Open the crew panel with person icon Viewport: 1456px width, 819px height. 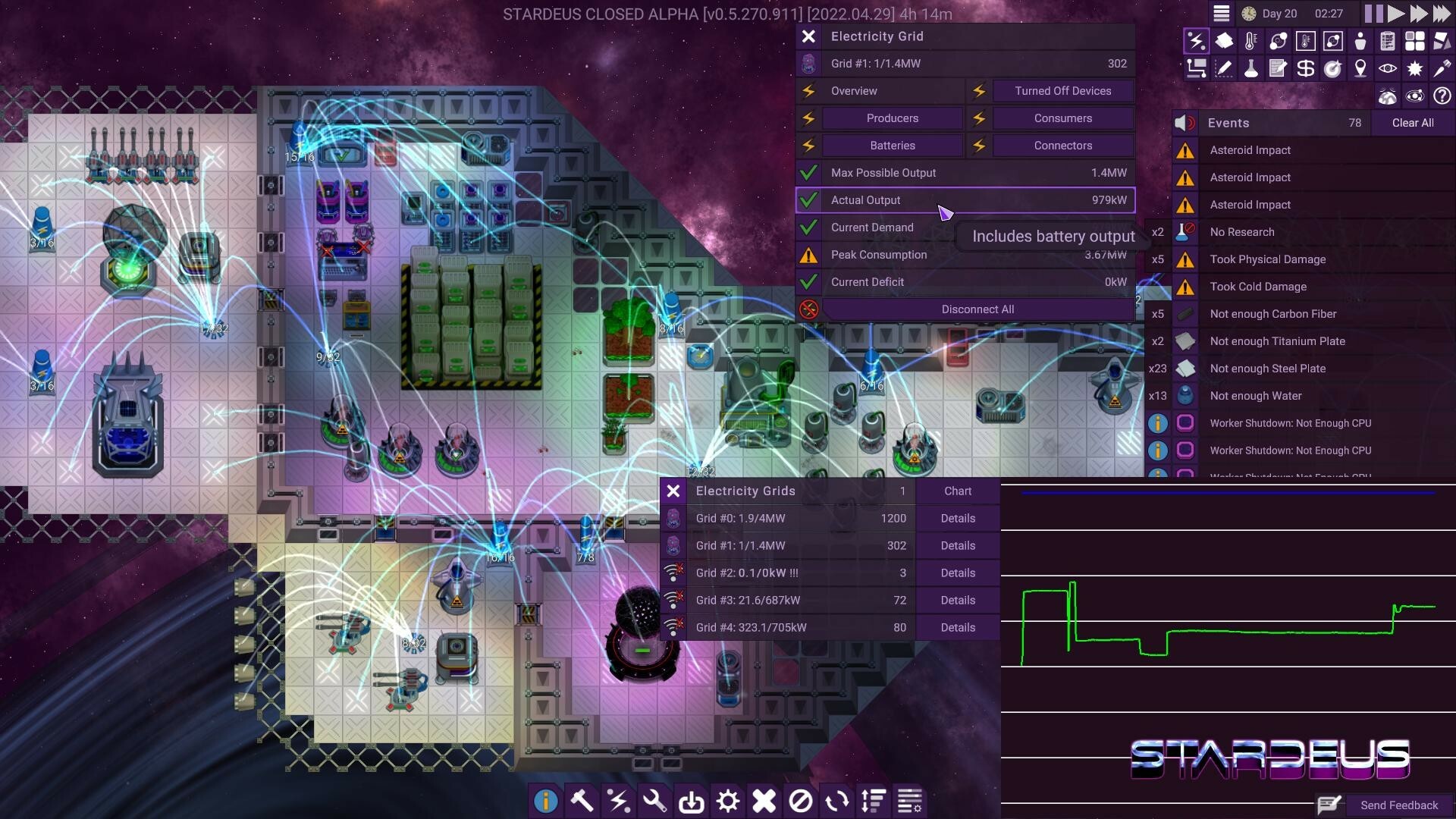pyautogui.click(x=1360, y=40)
